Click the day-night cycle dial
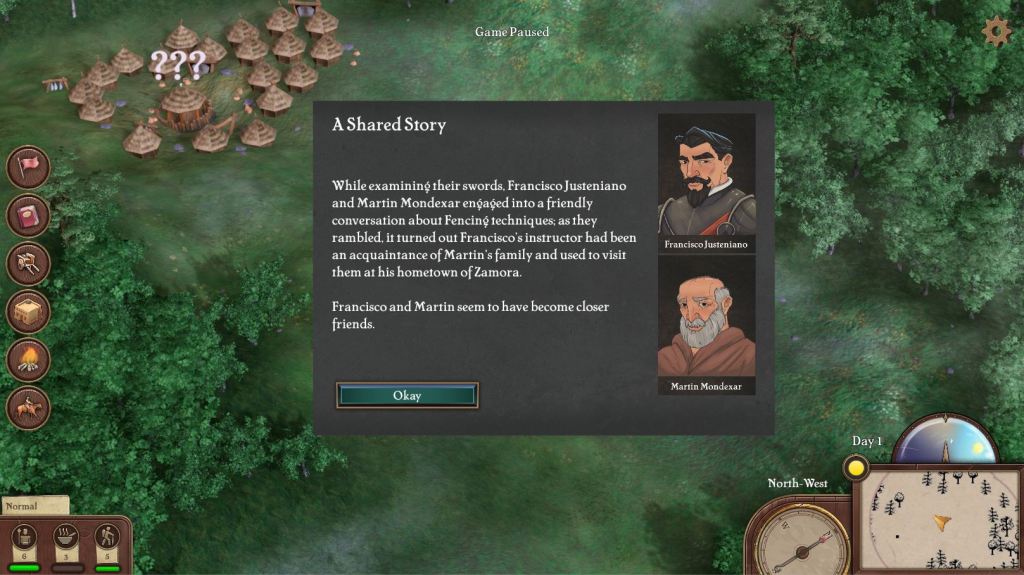Viewport: 1024px width, 575px height. pyautogui.click(x=944, y=440)
